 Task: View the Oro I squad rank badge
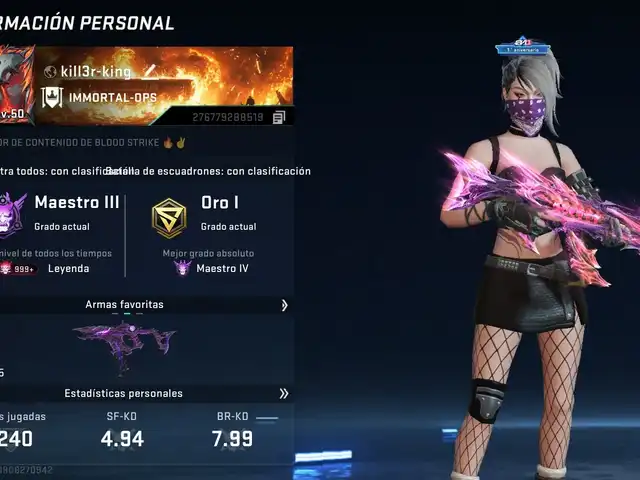click(169, 217)
